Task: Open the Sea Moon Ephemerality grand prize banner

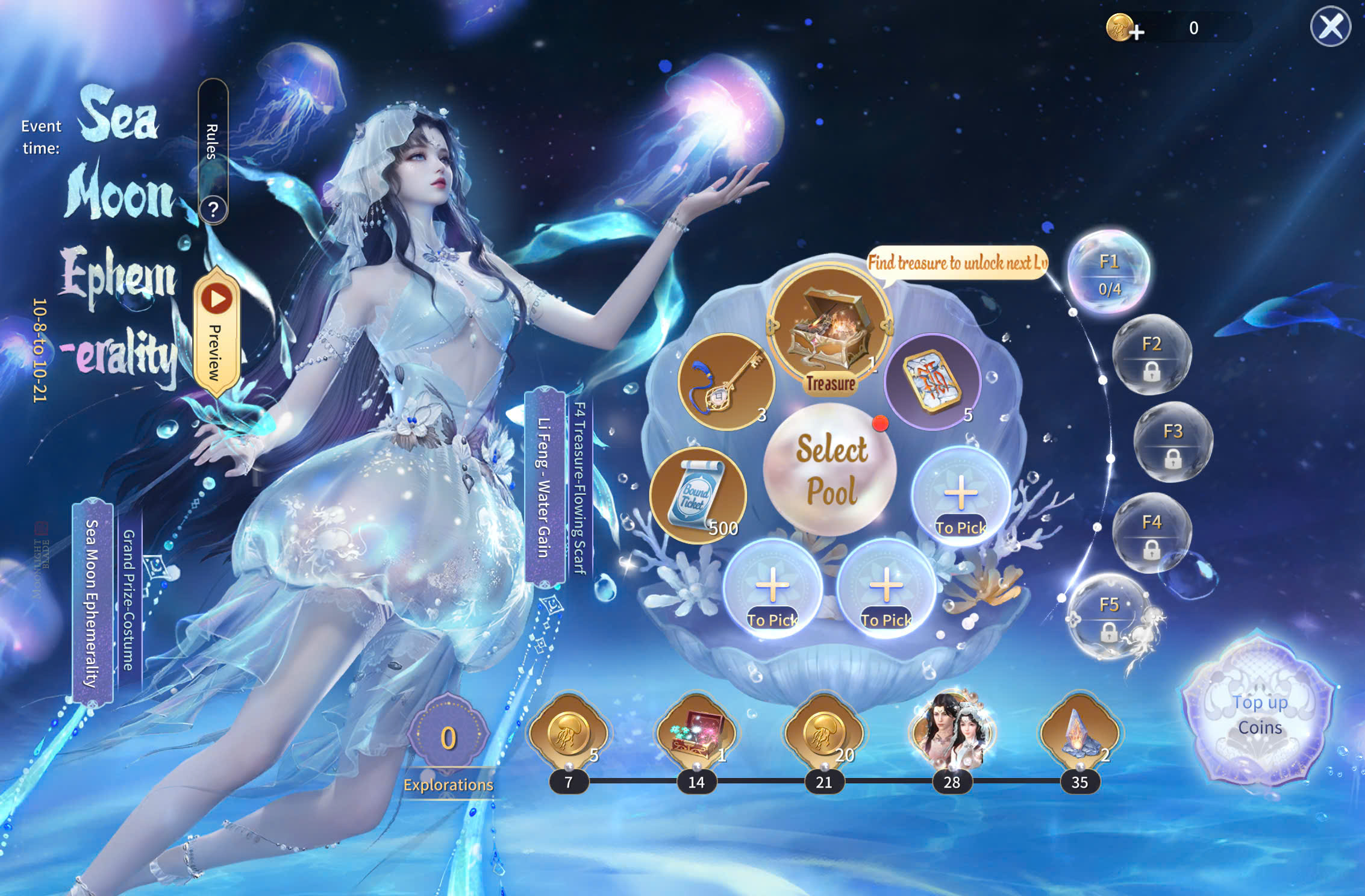Action: 92,602
